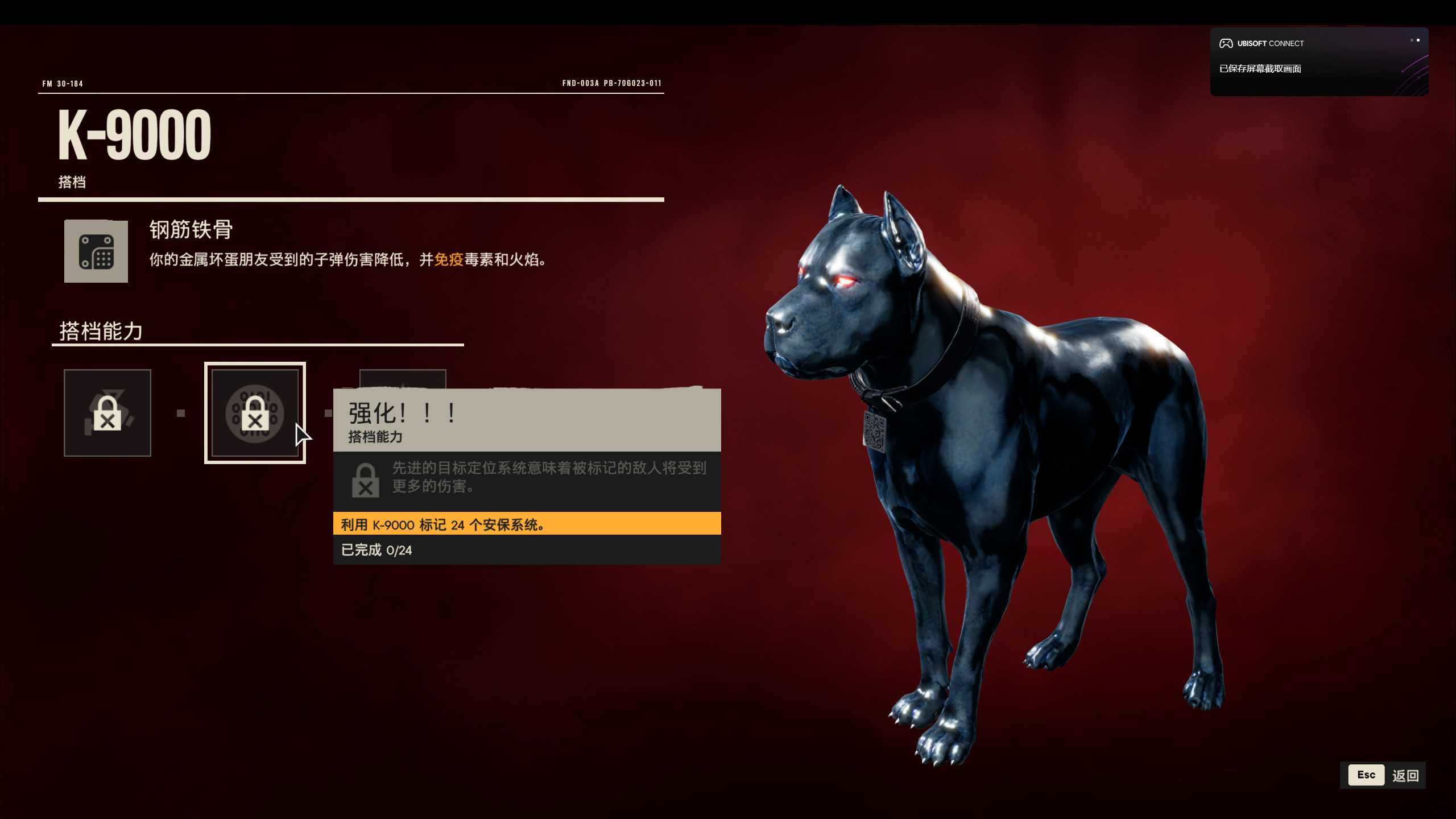Click the first locked partner ability icon
This screenshot has width=1456, height=819.
click(107, 413)
